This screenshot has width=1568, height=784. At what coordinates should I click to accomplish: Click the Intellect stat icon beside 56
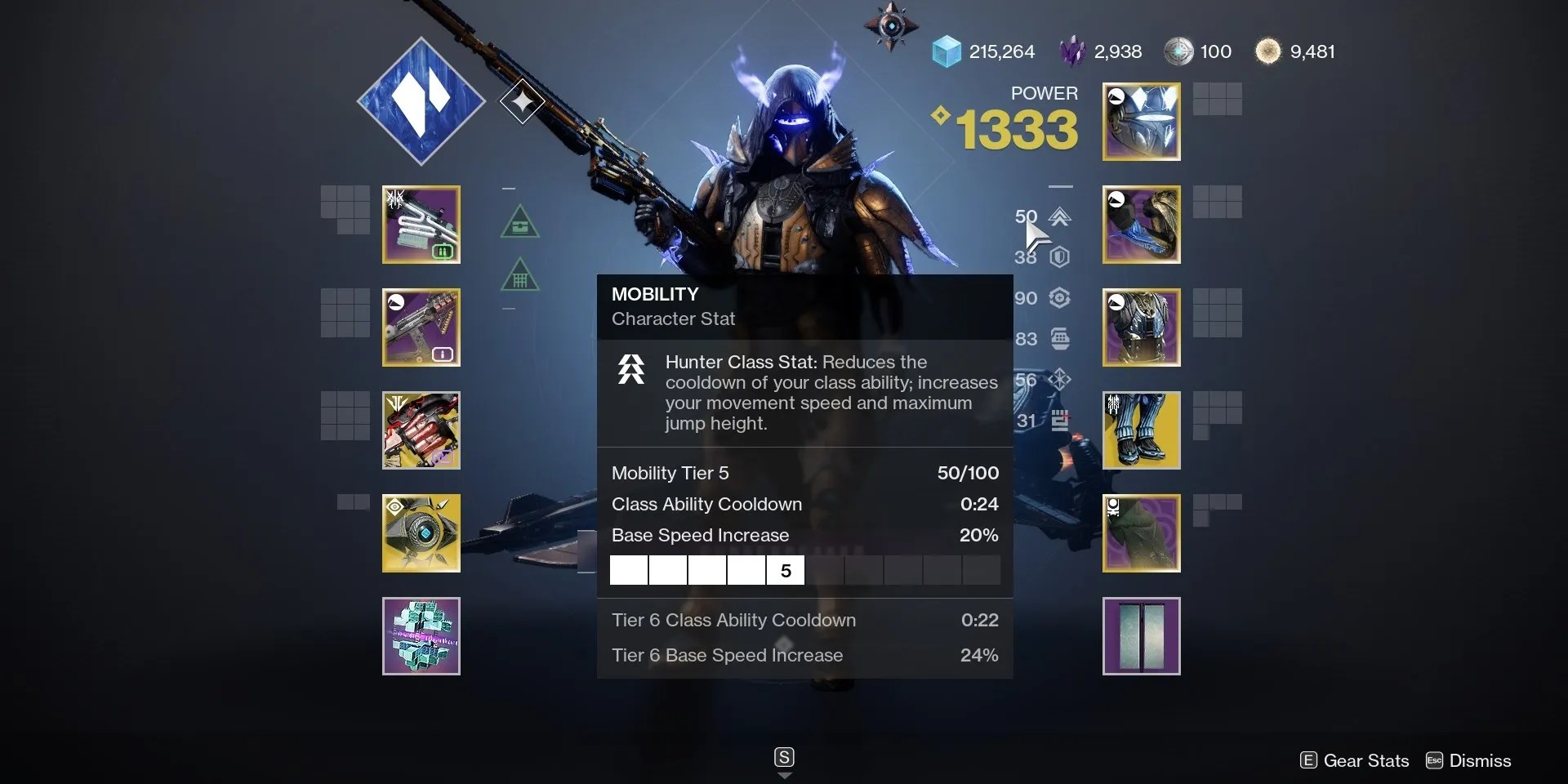tap(1060, 380)
